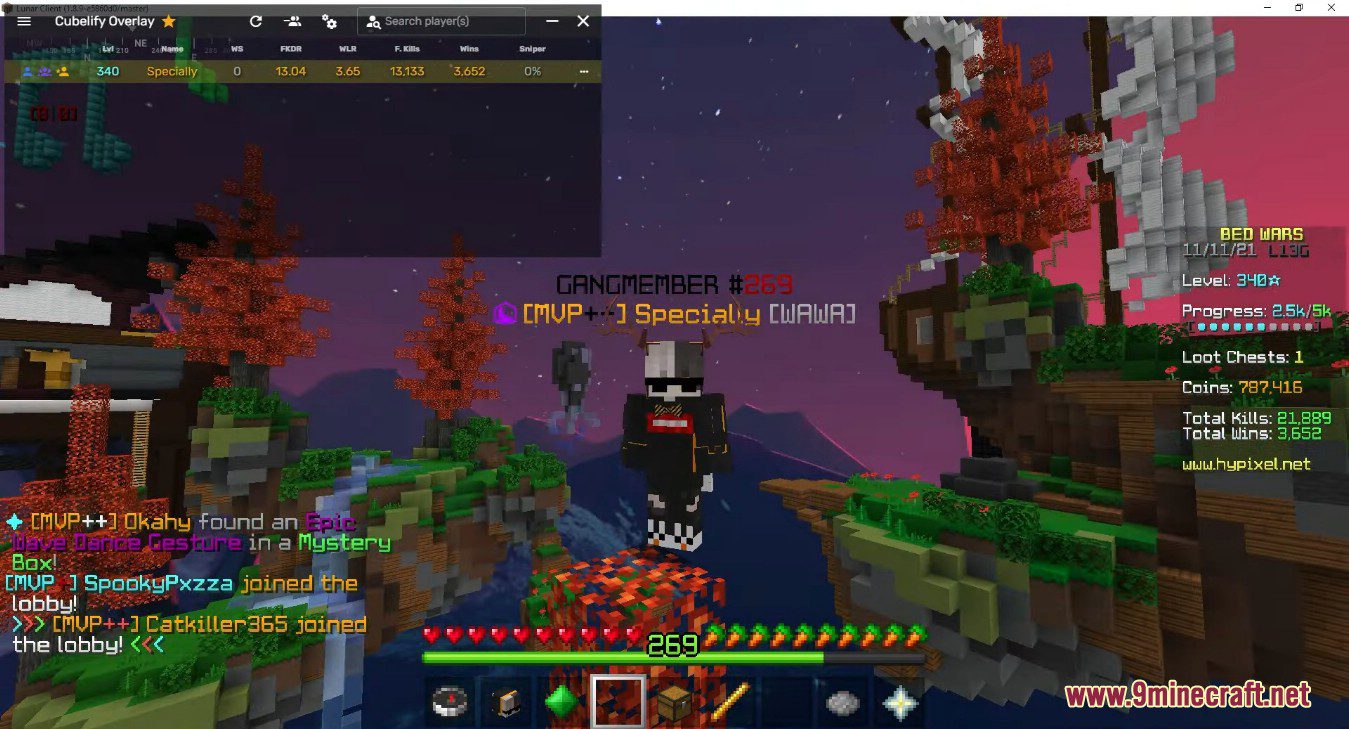Select the fireball item in the hotbar
The height and width of the screenshot is (729, 1349).
845,704
